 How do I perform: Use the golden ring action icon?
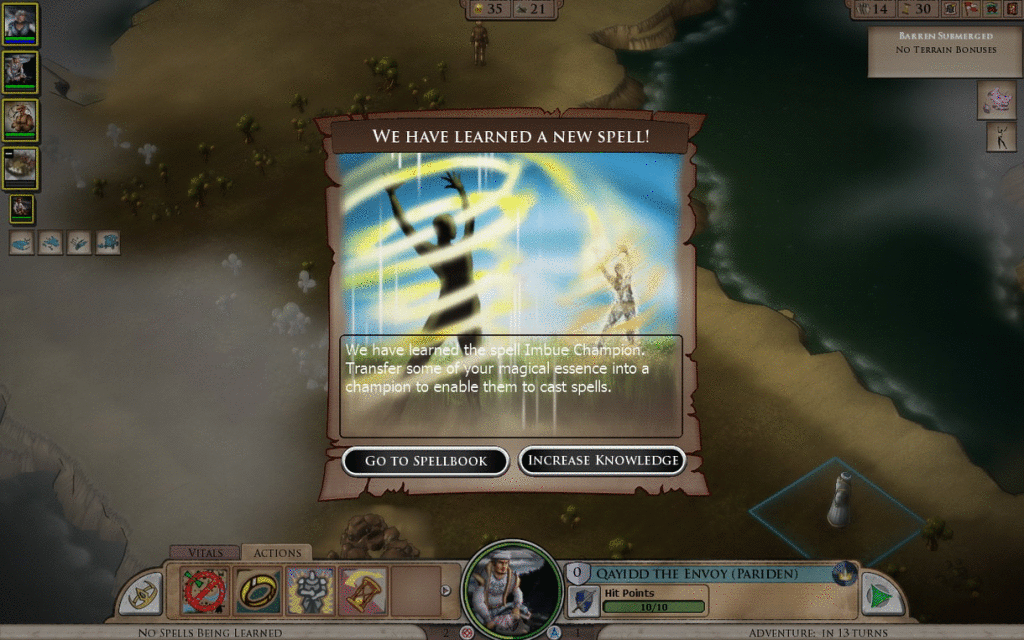tap(257, 591)
